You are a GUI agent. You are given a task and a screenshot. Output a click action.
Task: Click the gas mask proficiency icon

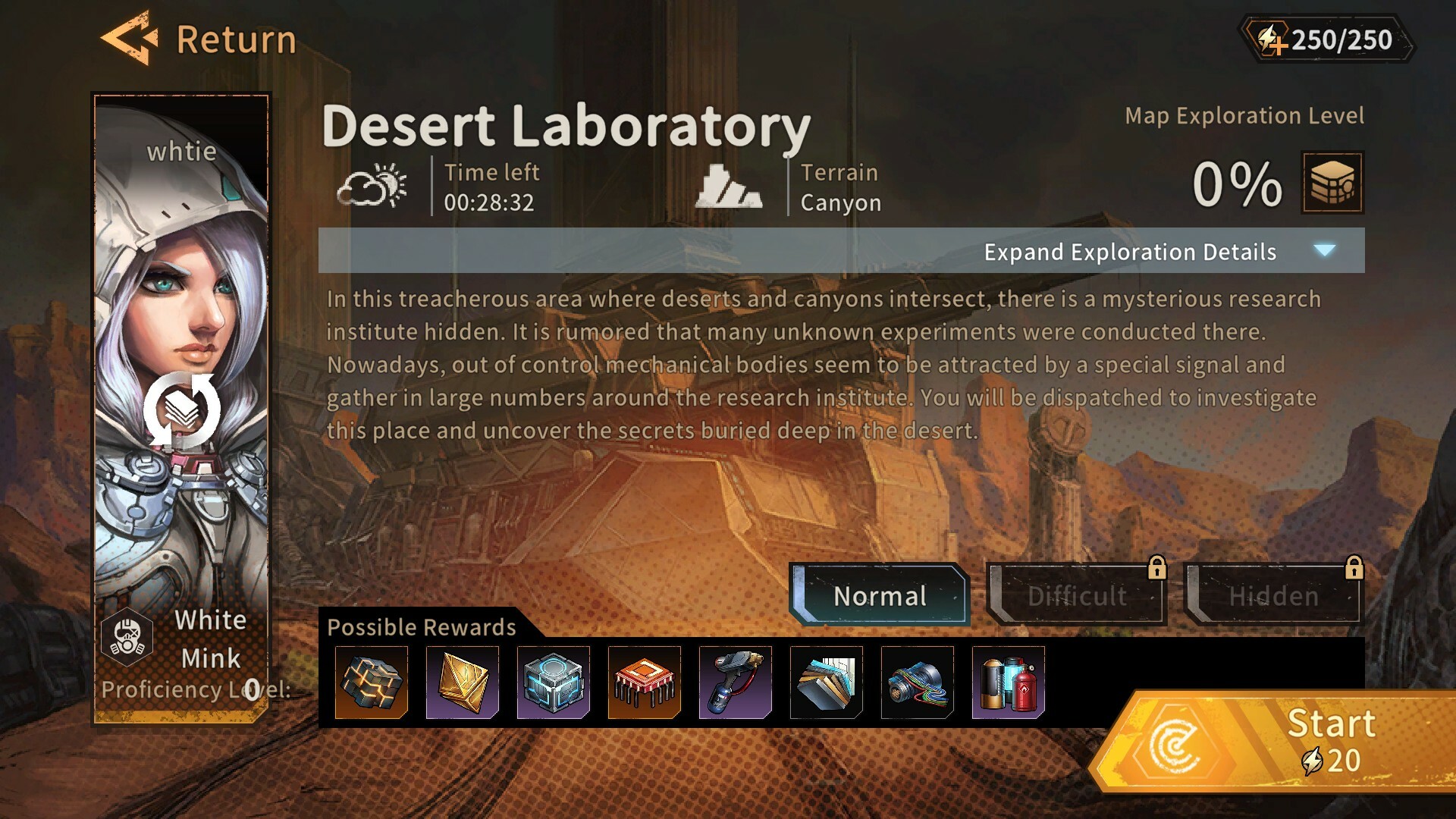coord(127,637)
